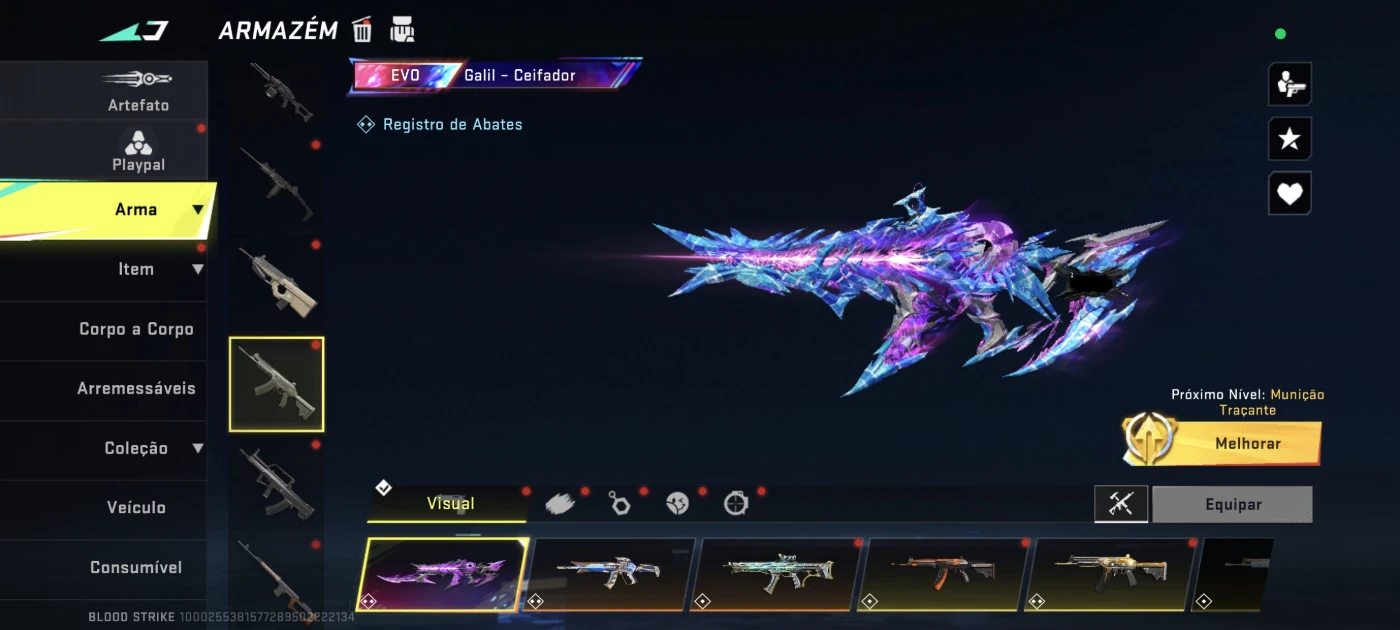Open the Artefato category

[138, 90]
